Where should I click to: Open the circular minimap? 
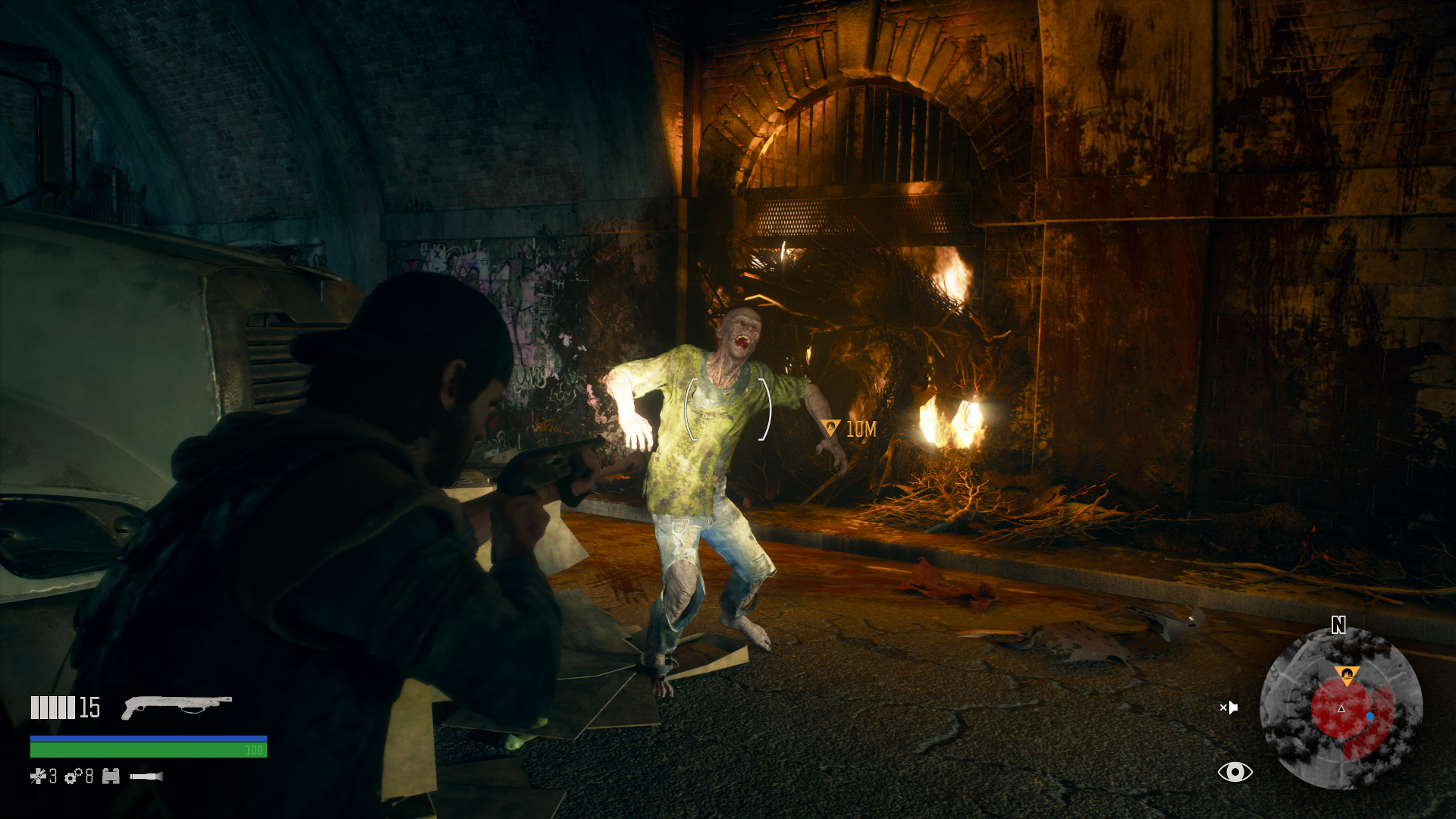coord(1341,708)
